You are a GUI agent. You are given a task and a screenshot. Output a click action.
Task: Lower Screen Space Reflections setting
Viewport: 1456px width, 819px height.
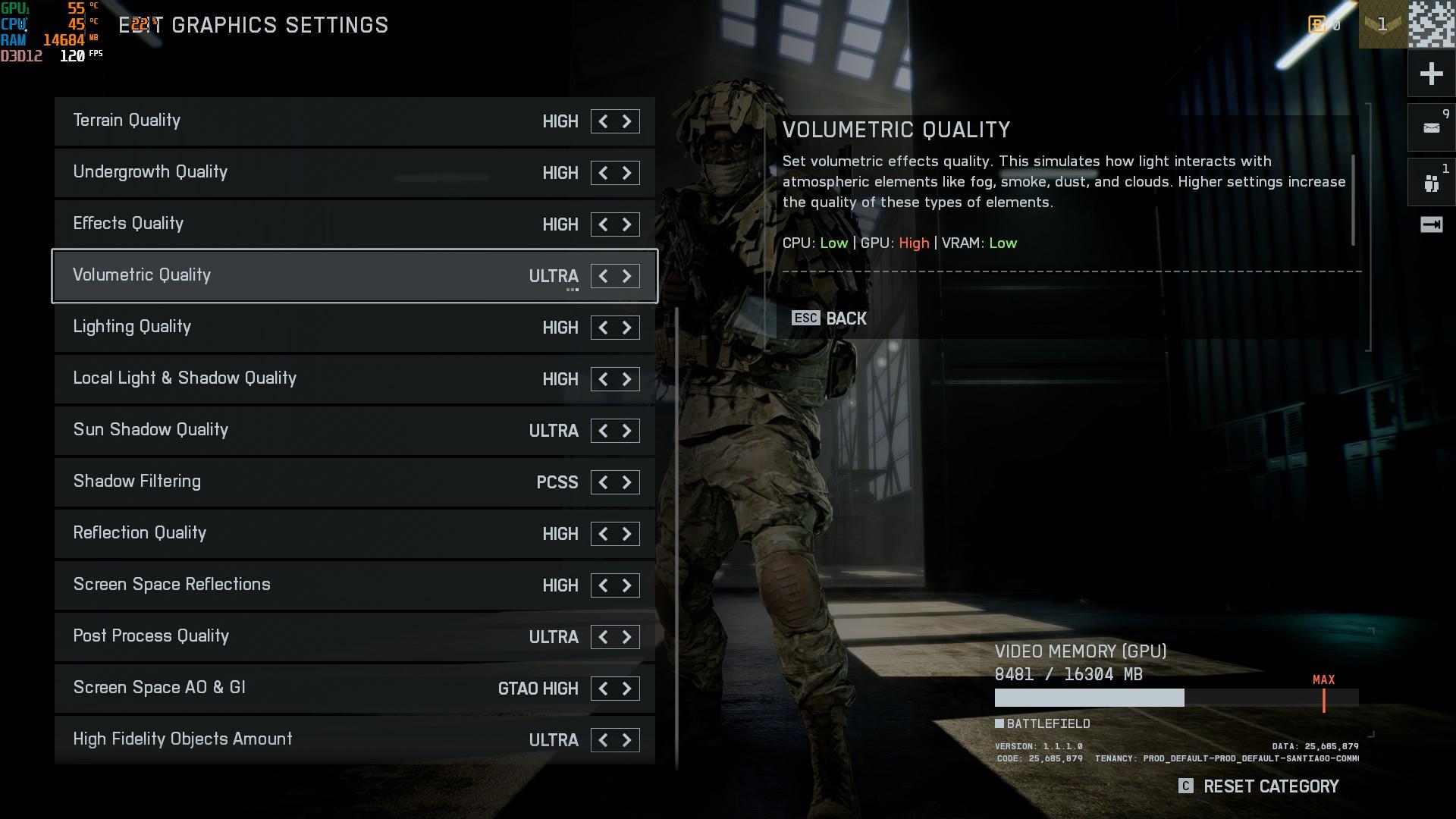tap(603, 585)
